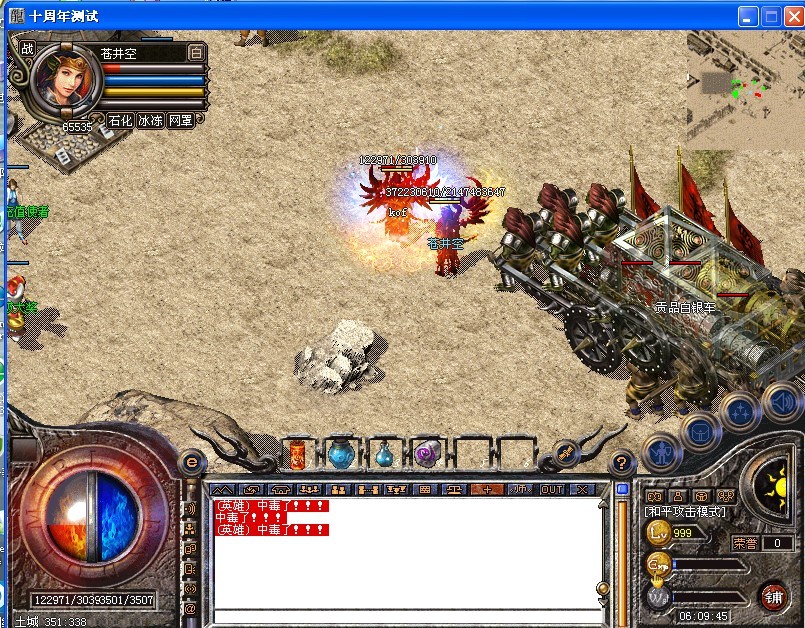Use the small blue flask potion
Viewport: 805px width, 628px height.
385,457
